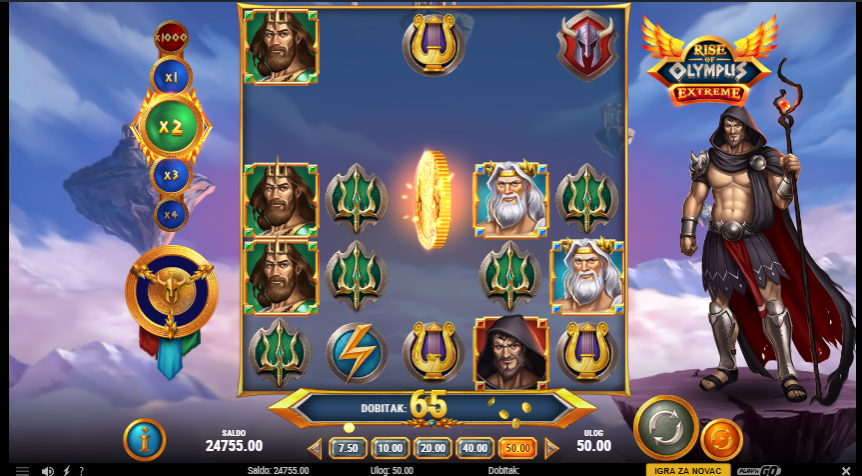Pick the 40.00 bet option
This screenshot has width=862, height=476.
pos(475,448)
